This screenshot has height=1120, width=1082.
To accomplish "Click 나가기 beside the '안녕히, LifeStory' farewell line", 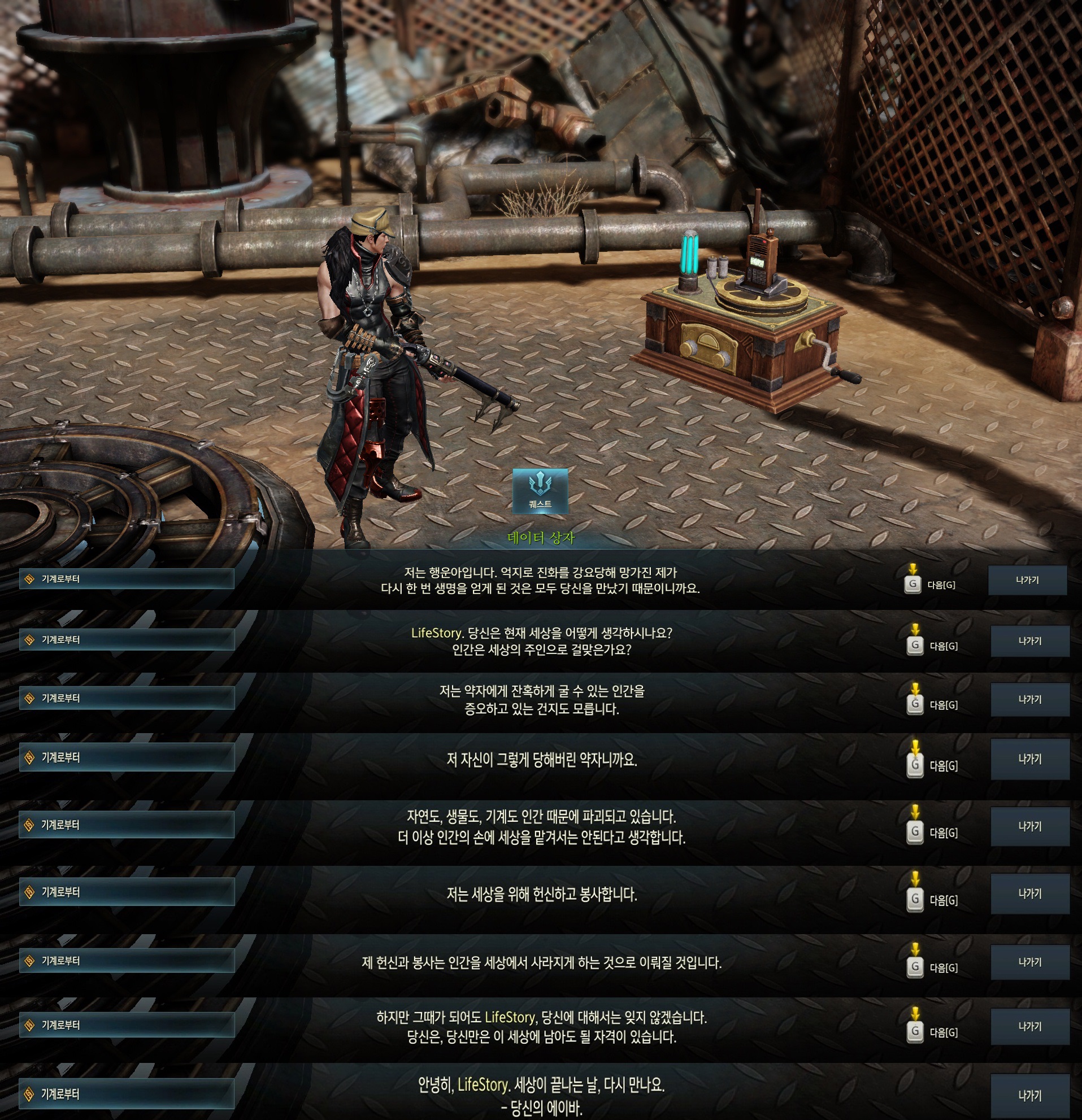I will [1029, 1095].
